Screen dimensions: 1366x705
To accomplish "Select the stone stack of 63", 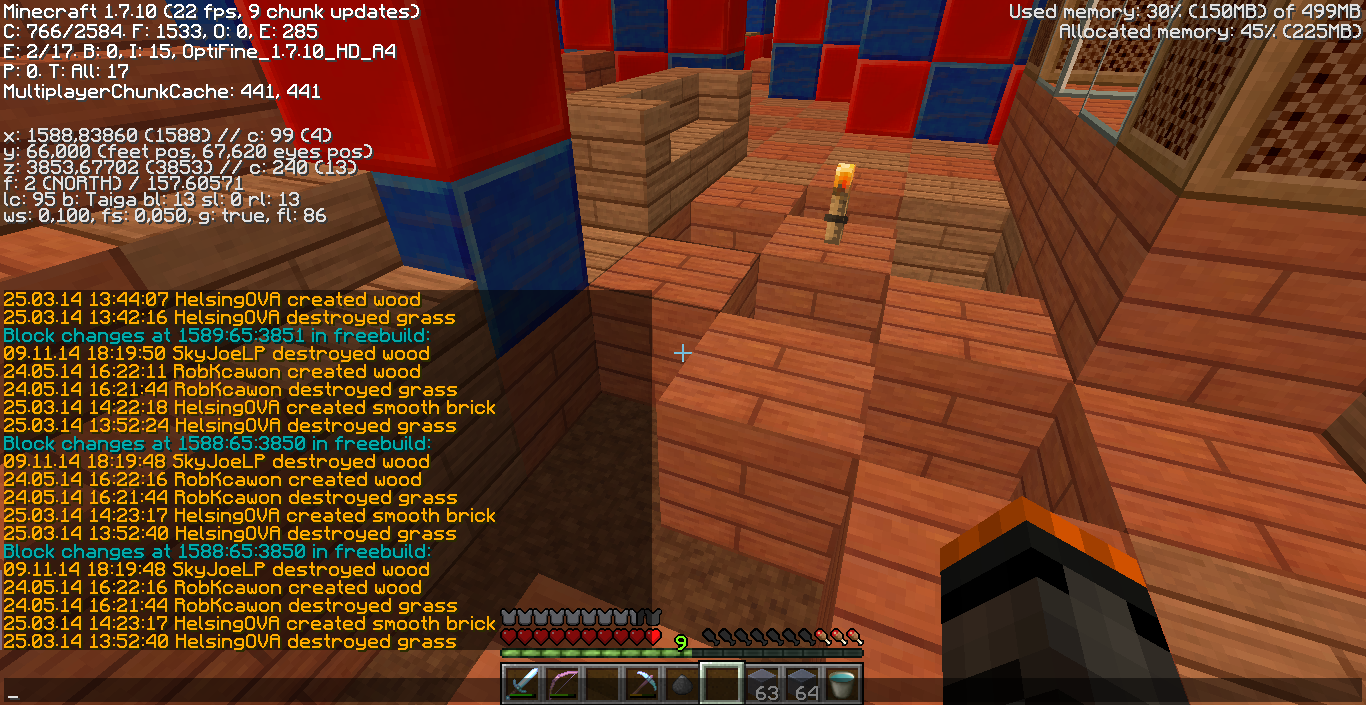I will click(x=762, y=684).
